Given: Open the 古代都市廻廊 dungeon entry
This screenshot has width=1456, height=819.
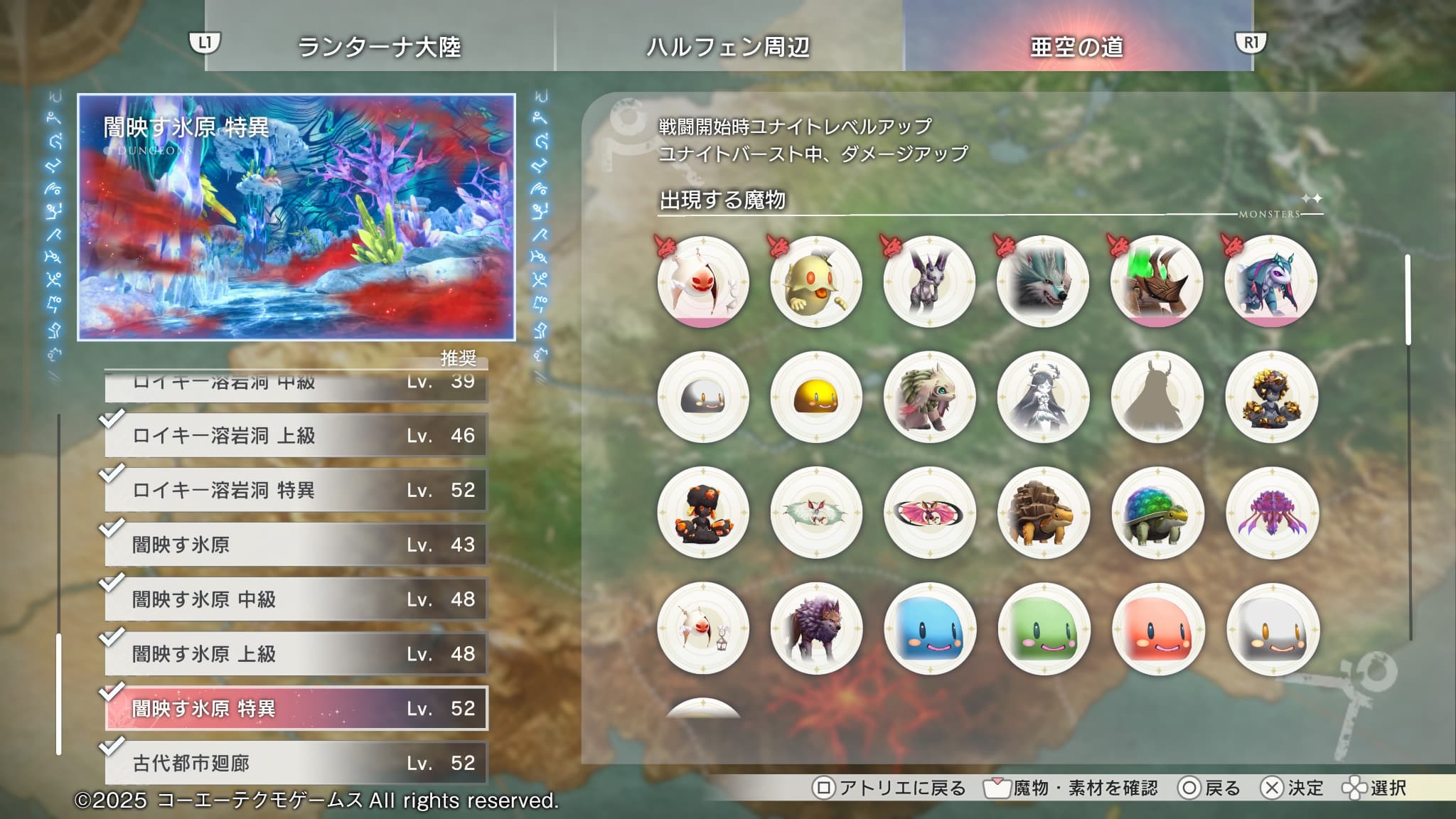Looking at the screenshot, I should 296,763.
